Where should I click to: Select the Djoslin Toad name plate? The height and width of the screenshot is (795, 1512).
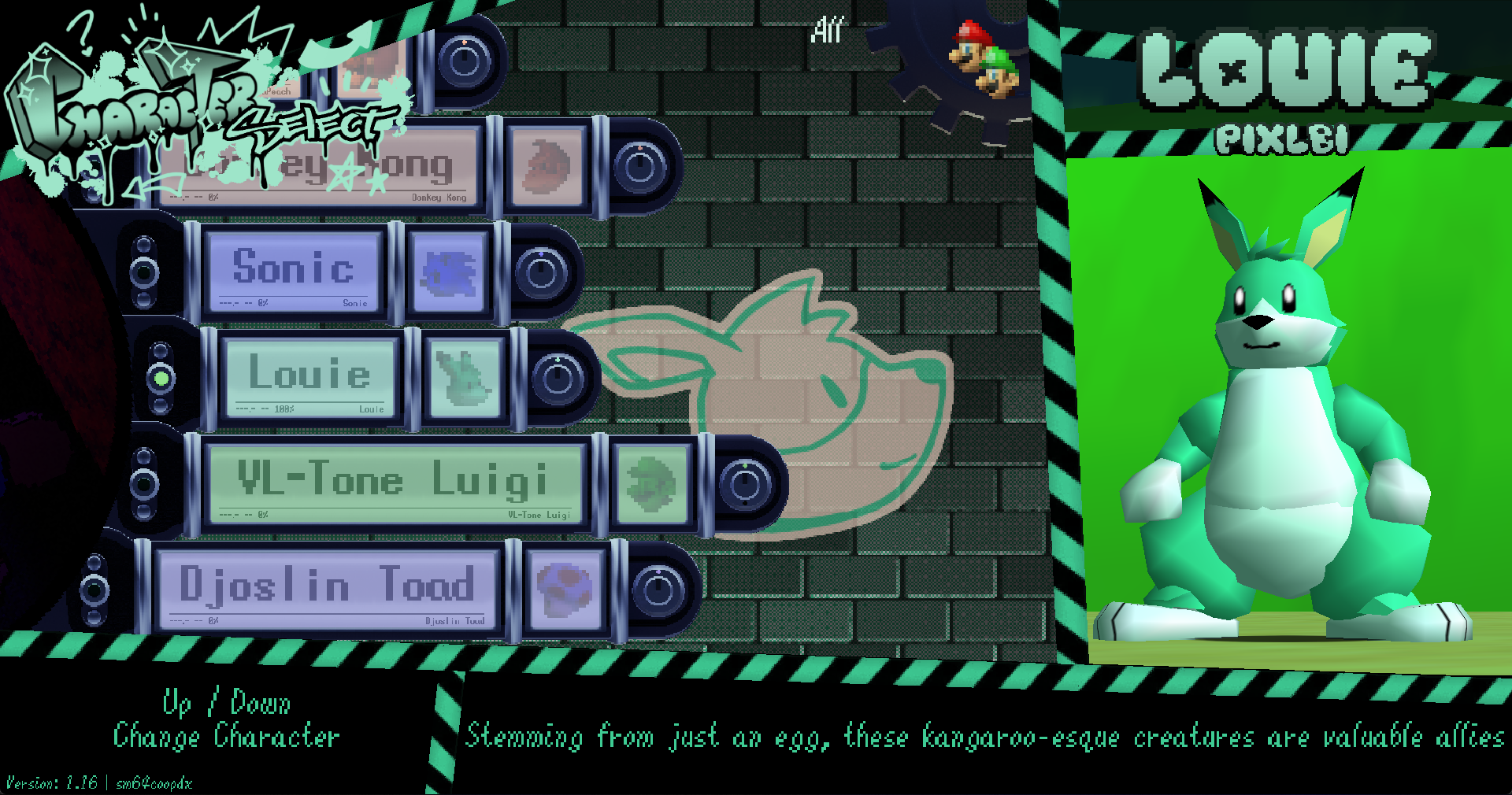[x=328, y=589]
